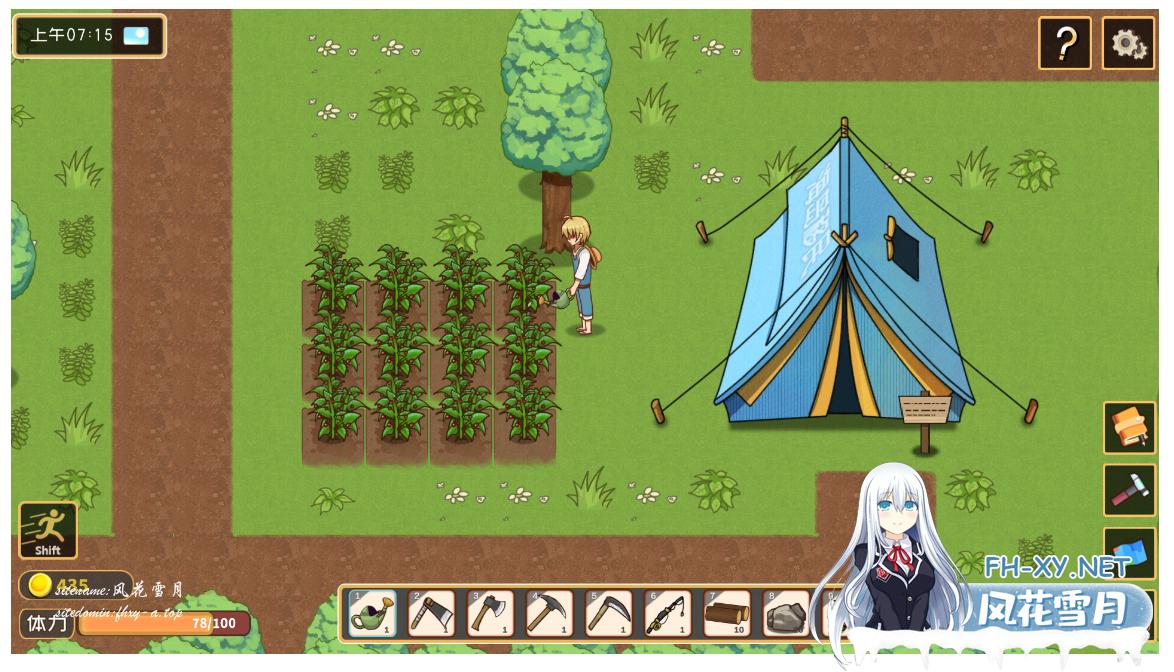Open the hammer crafting icon
The height and width of the screenshot is (672, 1174).
pyautogui.click(x=1129, y=490)
